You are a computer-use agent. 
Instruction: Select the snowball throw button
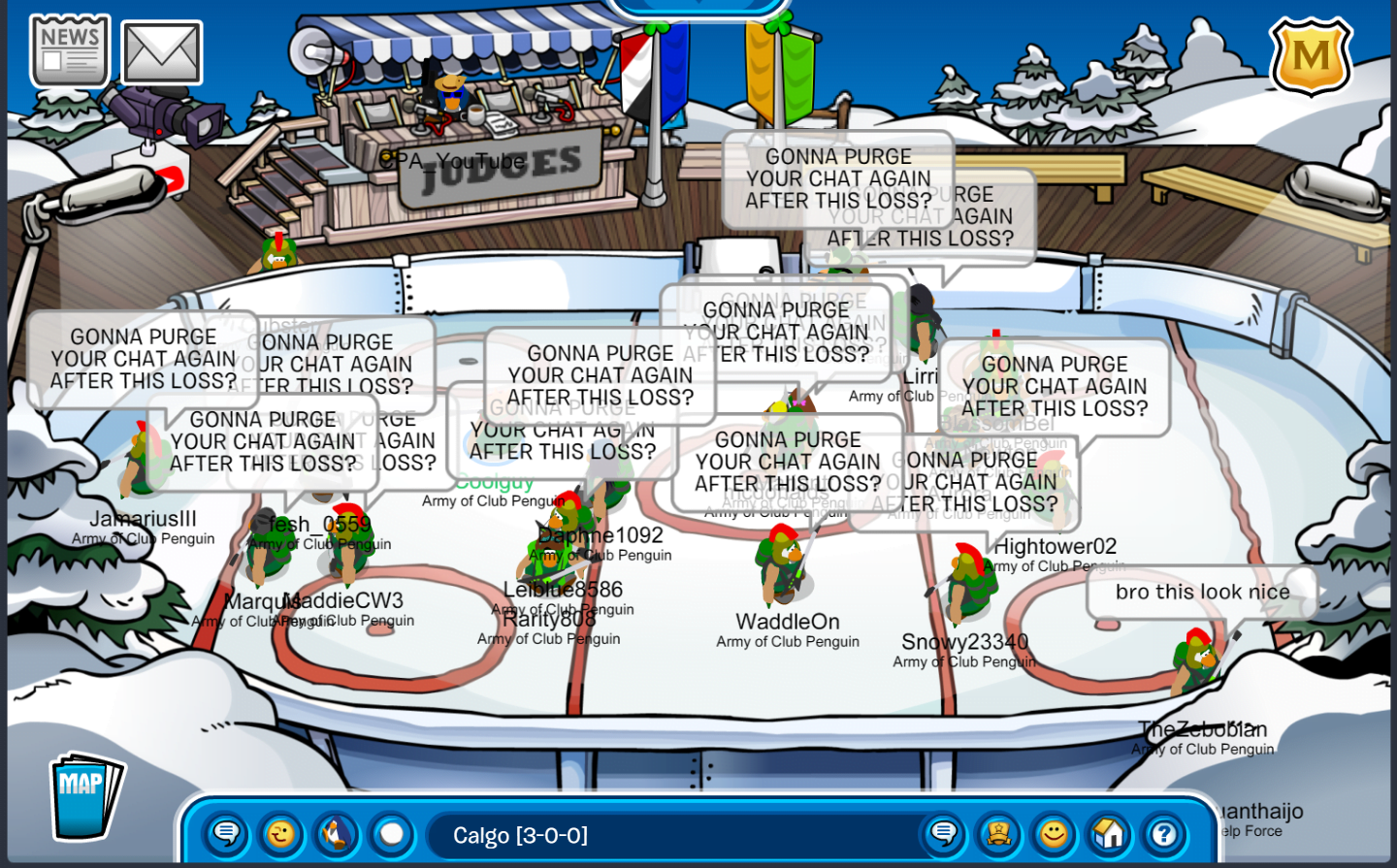click(392, 834)
